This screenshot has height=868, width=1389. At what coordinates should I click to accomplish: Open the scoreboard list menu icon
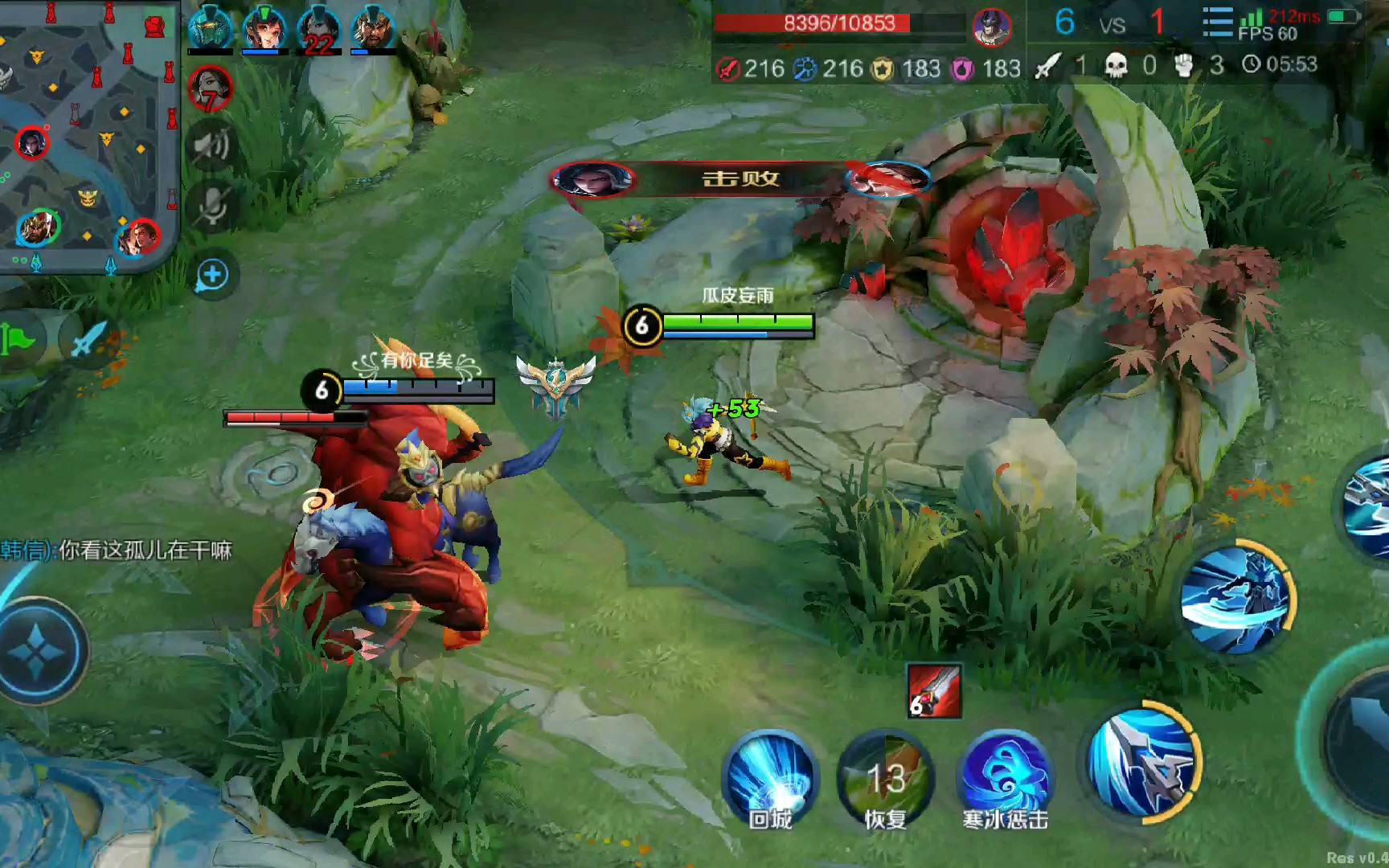(1218, 23)
